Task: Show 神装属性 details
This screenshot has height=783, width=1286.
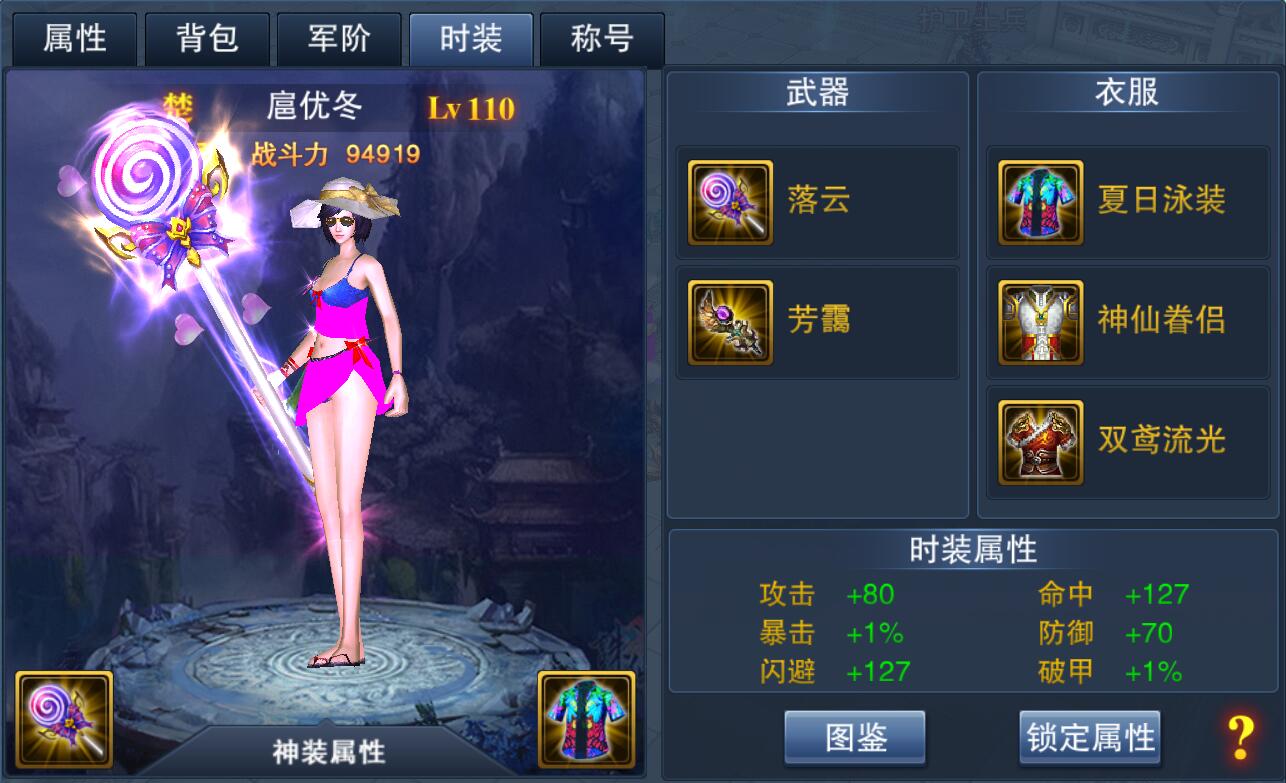Action: (x=329, y=751)
